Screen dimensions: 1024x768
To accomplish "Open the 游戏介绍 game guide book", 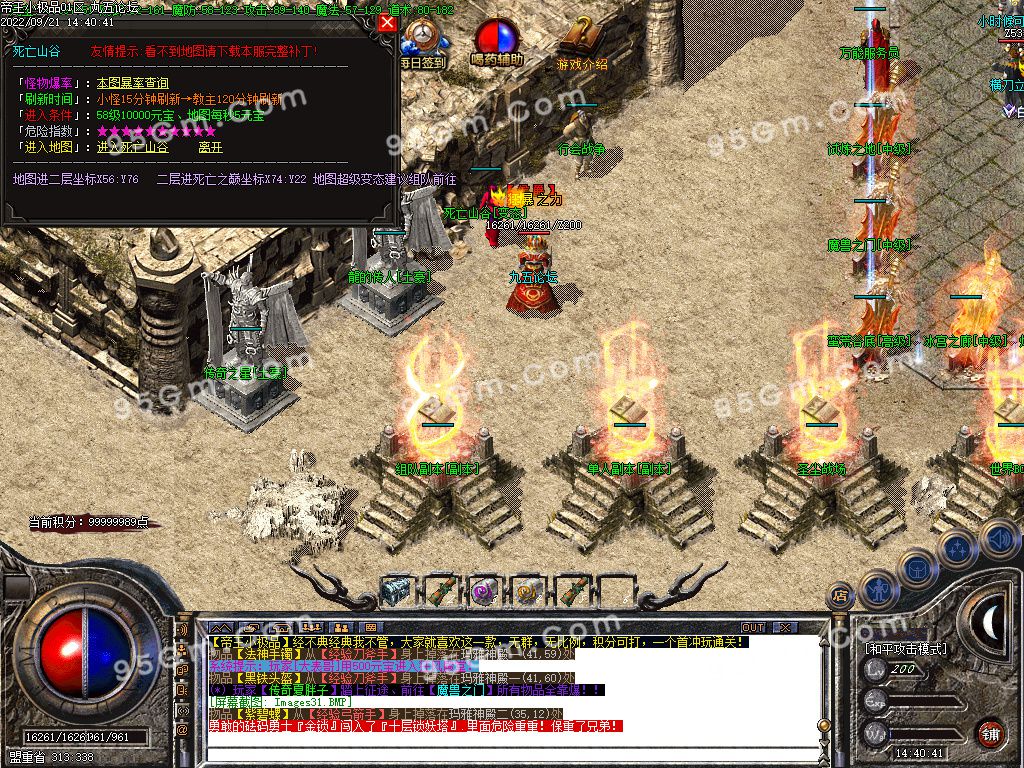I will [x=581, y=44].
